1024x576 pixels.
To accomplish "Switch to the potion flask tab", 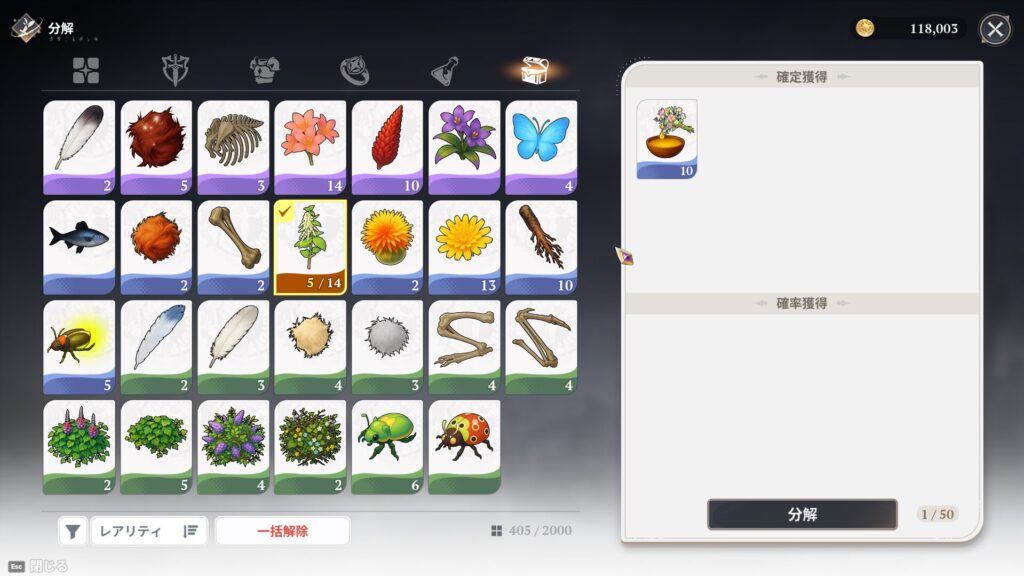I will (445, 70).
